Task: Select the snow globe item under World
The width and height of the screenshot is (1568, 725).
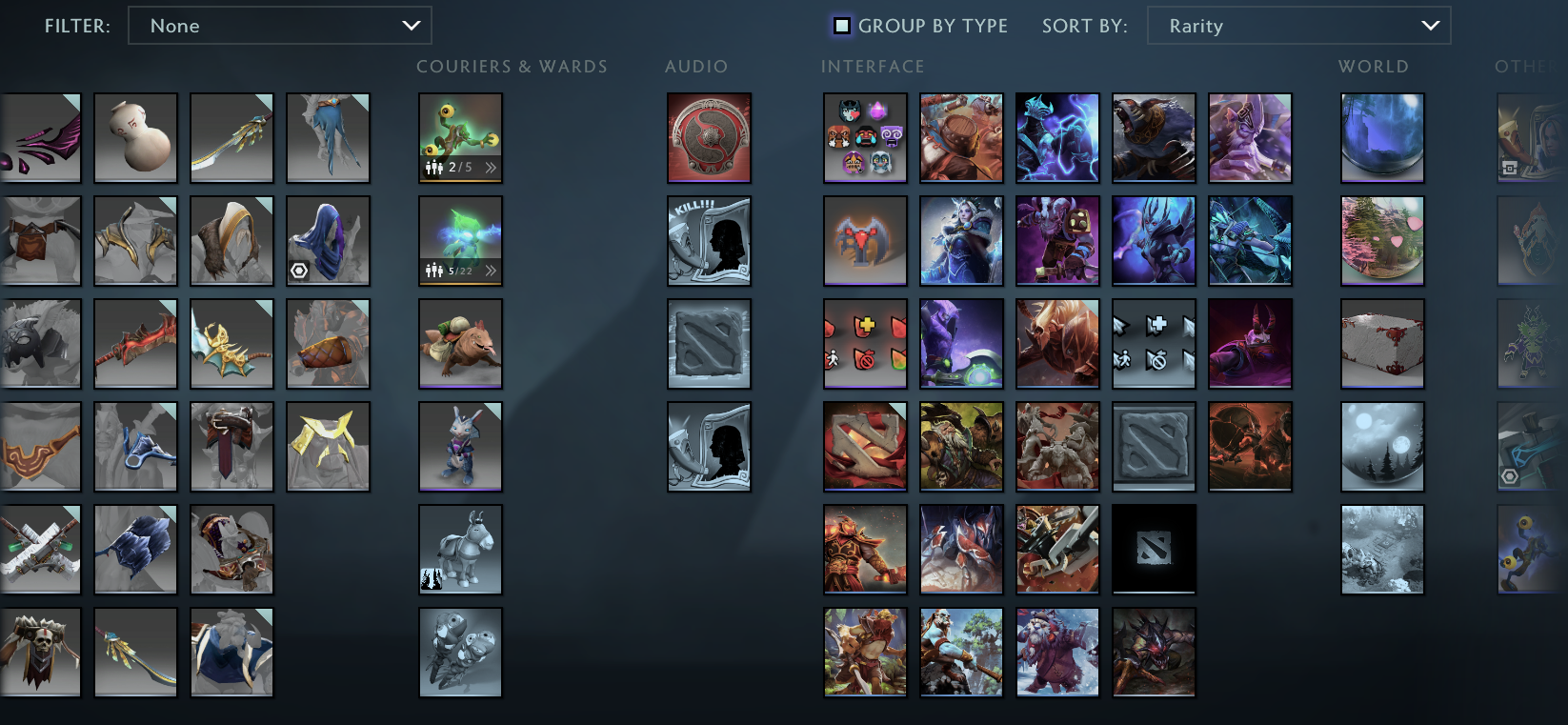Action: [1382, 138]
